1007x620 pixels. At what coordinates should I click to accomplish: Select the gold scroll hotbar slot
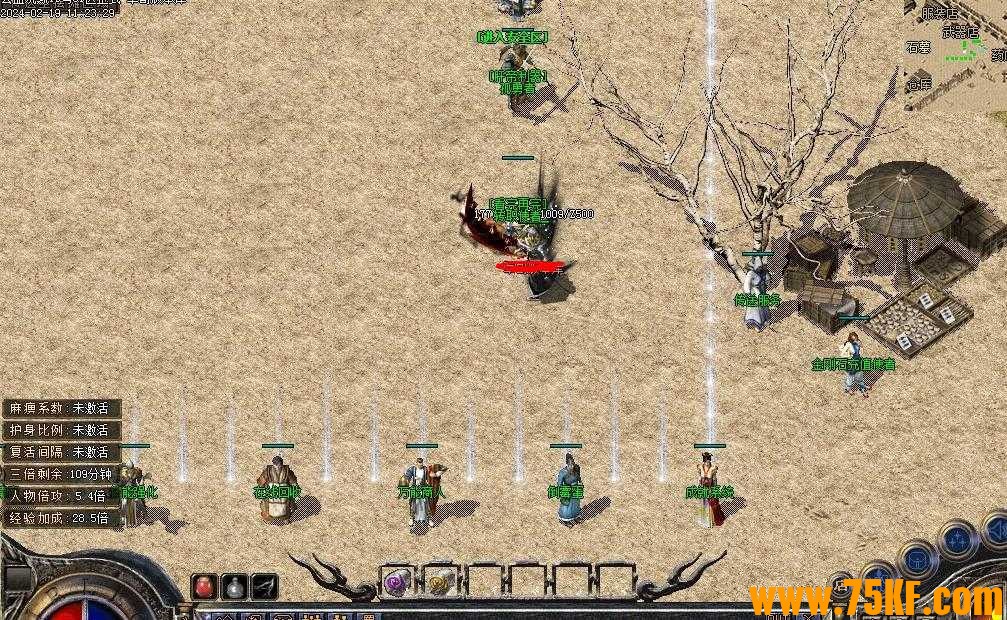(439, 581)
